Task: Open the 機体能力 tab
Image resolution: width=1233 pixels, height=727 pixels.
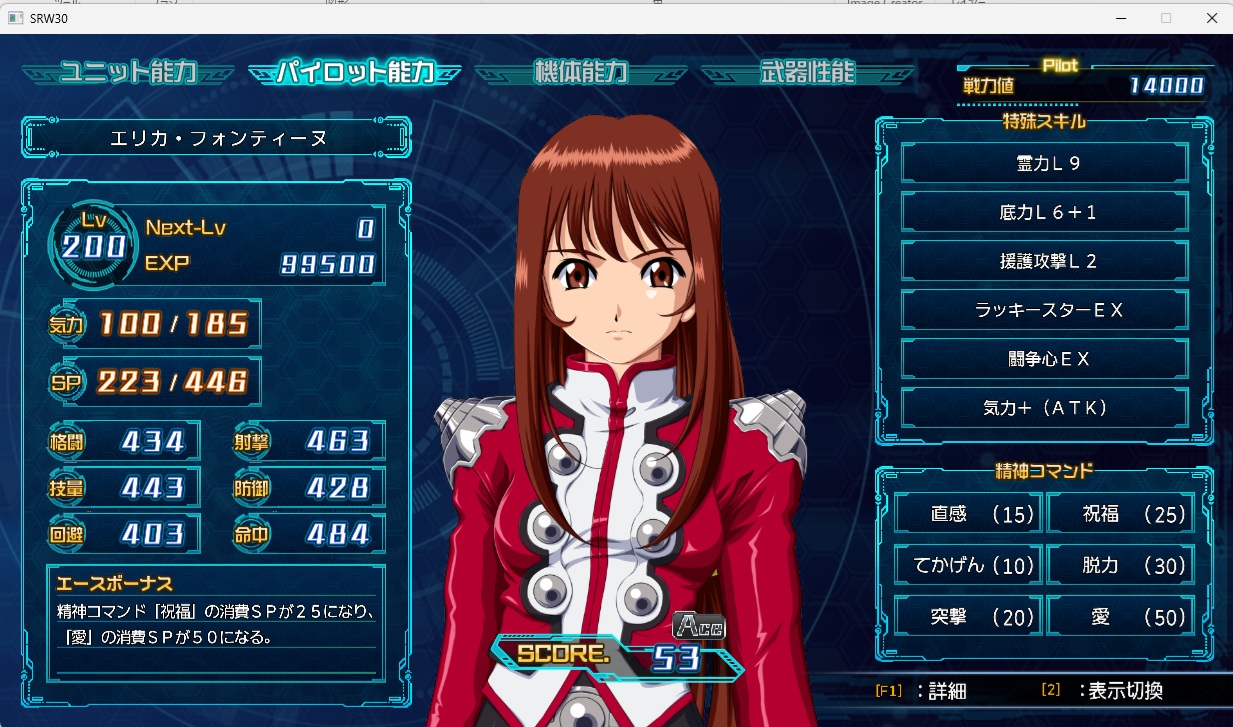Action: tap(581, 72)
